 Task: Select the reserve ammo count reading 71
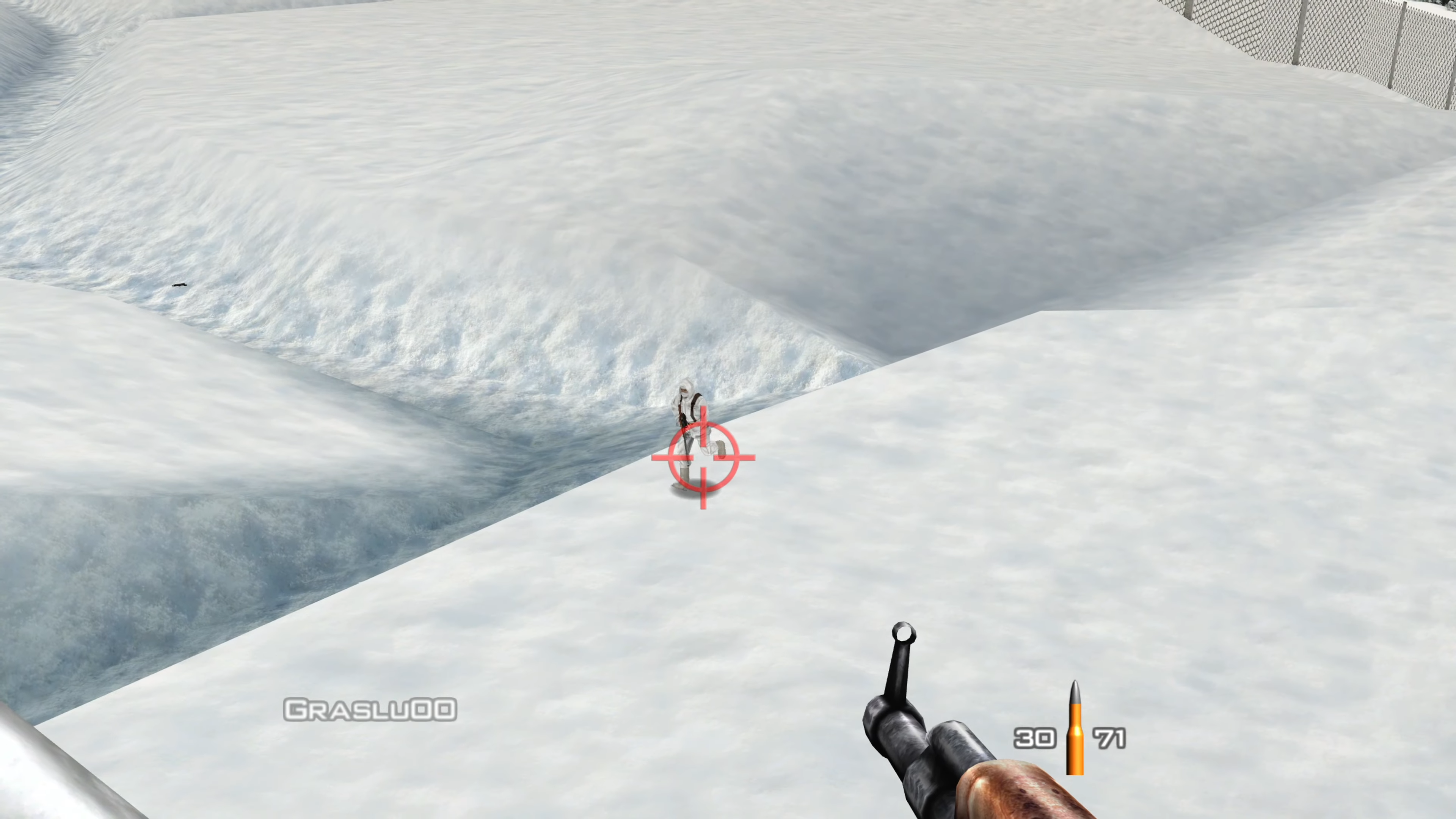click(x=1109, y=739)
